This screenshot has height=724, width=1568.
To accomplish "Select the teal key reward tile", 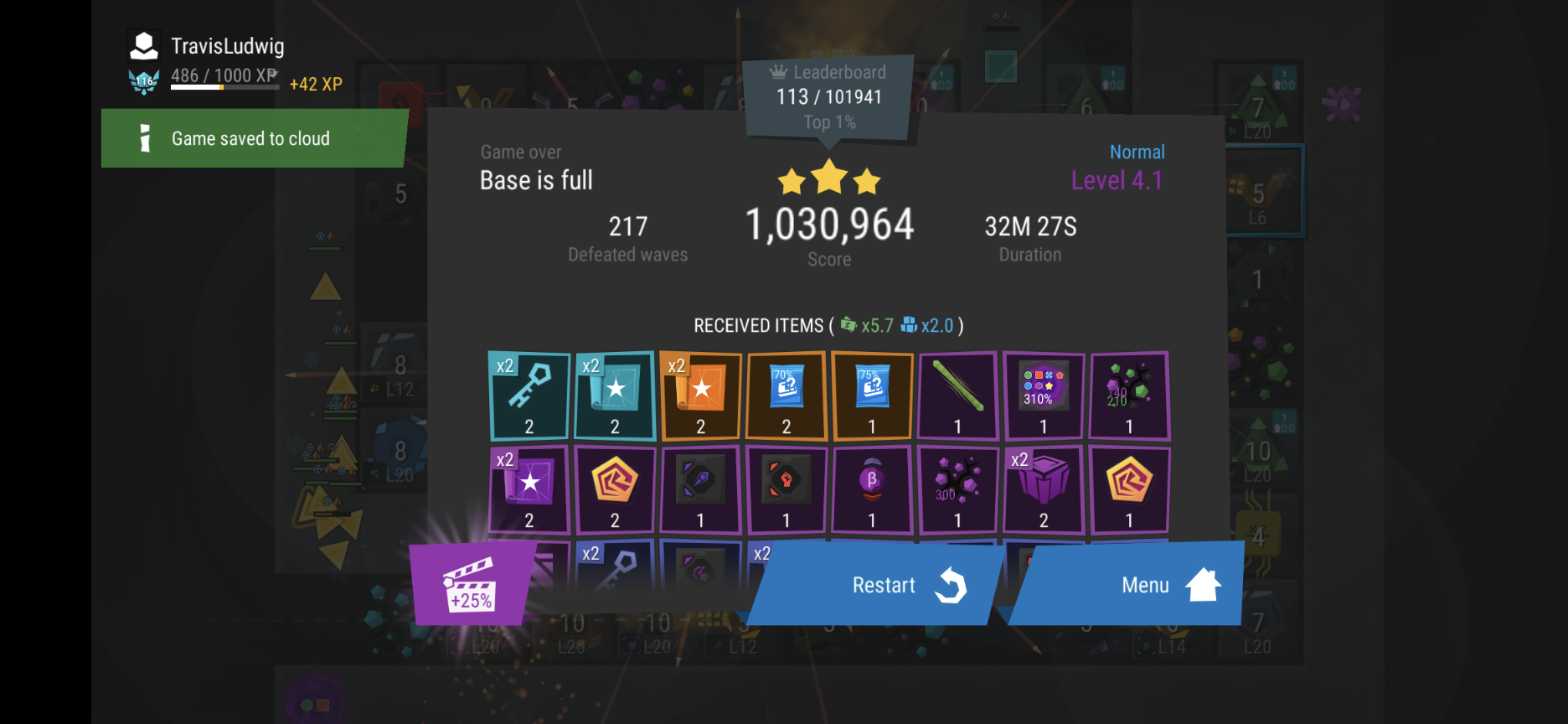I will click(529, 396).
